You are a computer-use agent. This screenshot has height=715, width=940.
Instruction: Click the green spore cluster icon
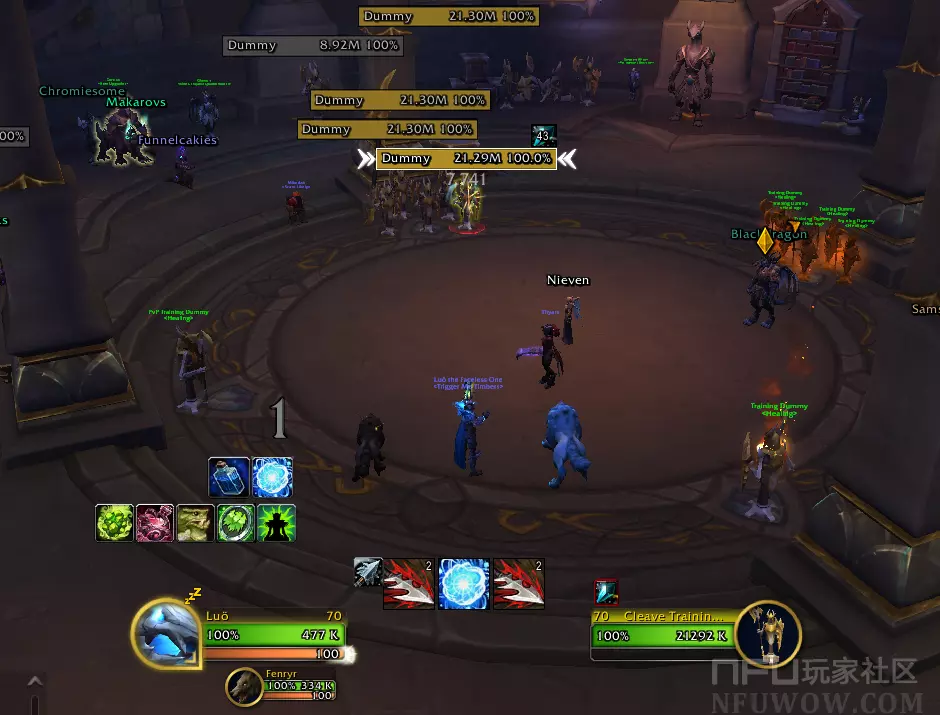pos(115,523)
